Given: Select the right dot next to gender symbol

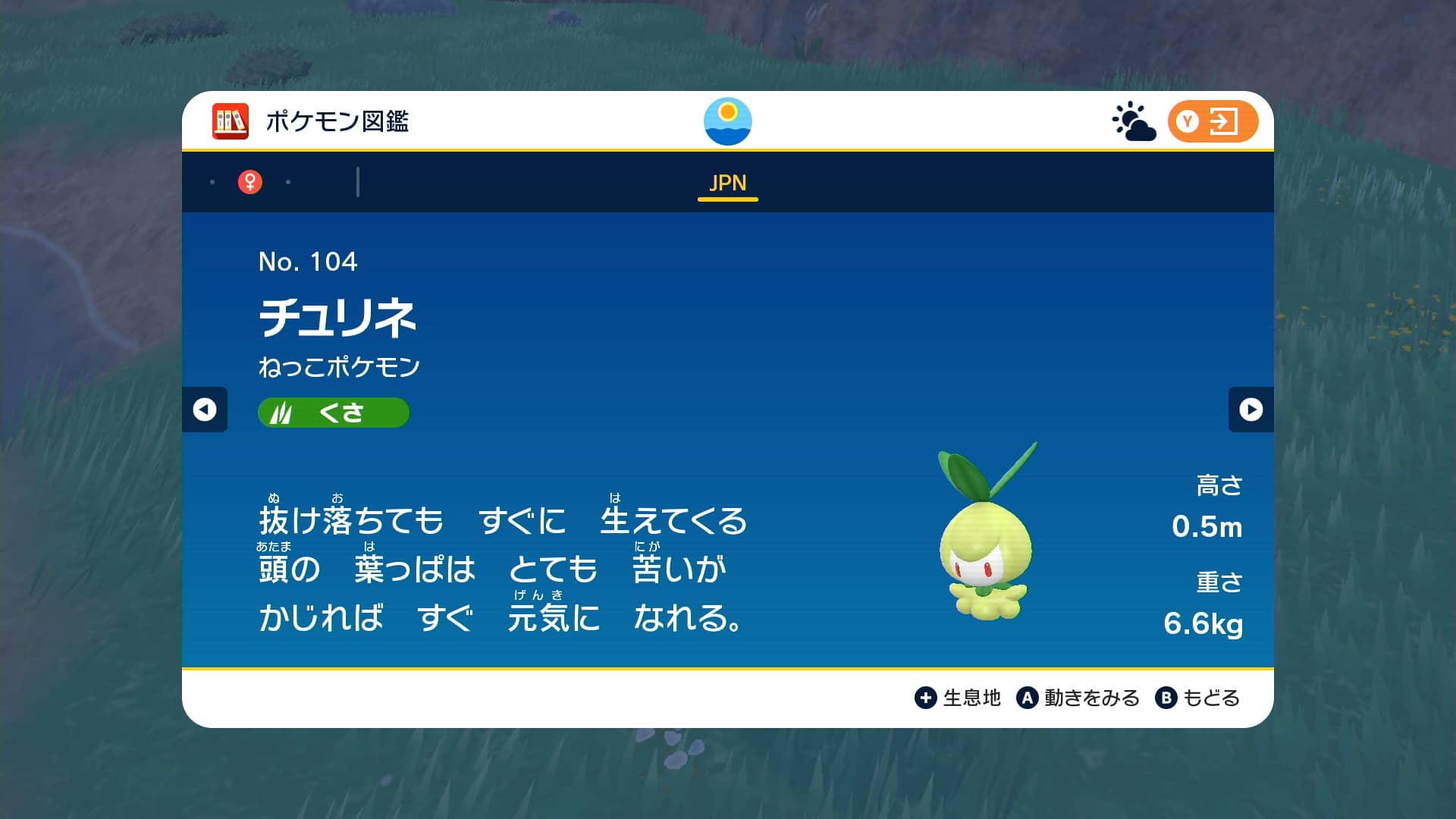Looking at the screenshot, I should pos(287,182).
